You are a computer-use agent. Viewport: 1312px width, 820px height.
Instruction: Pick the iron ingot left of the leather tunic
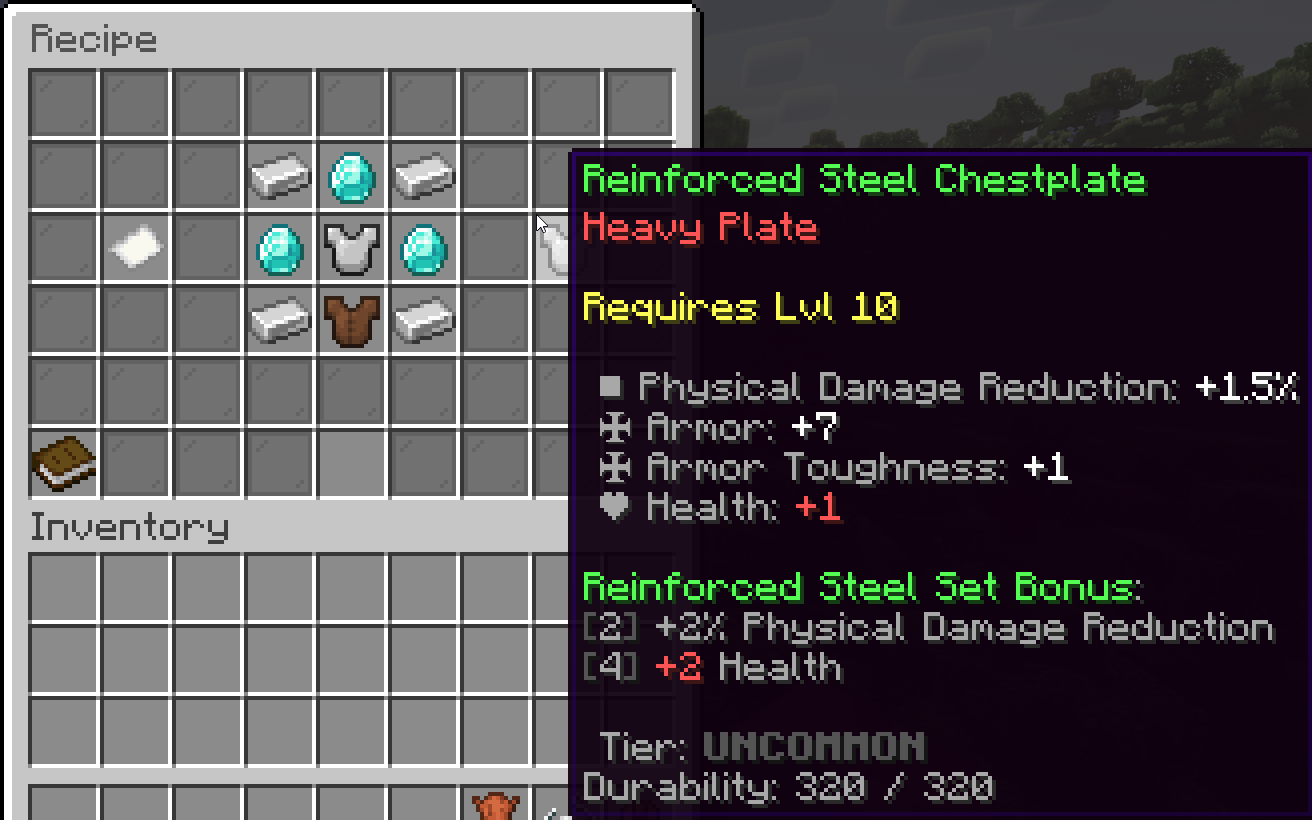click(x=279, y=319)
